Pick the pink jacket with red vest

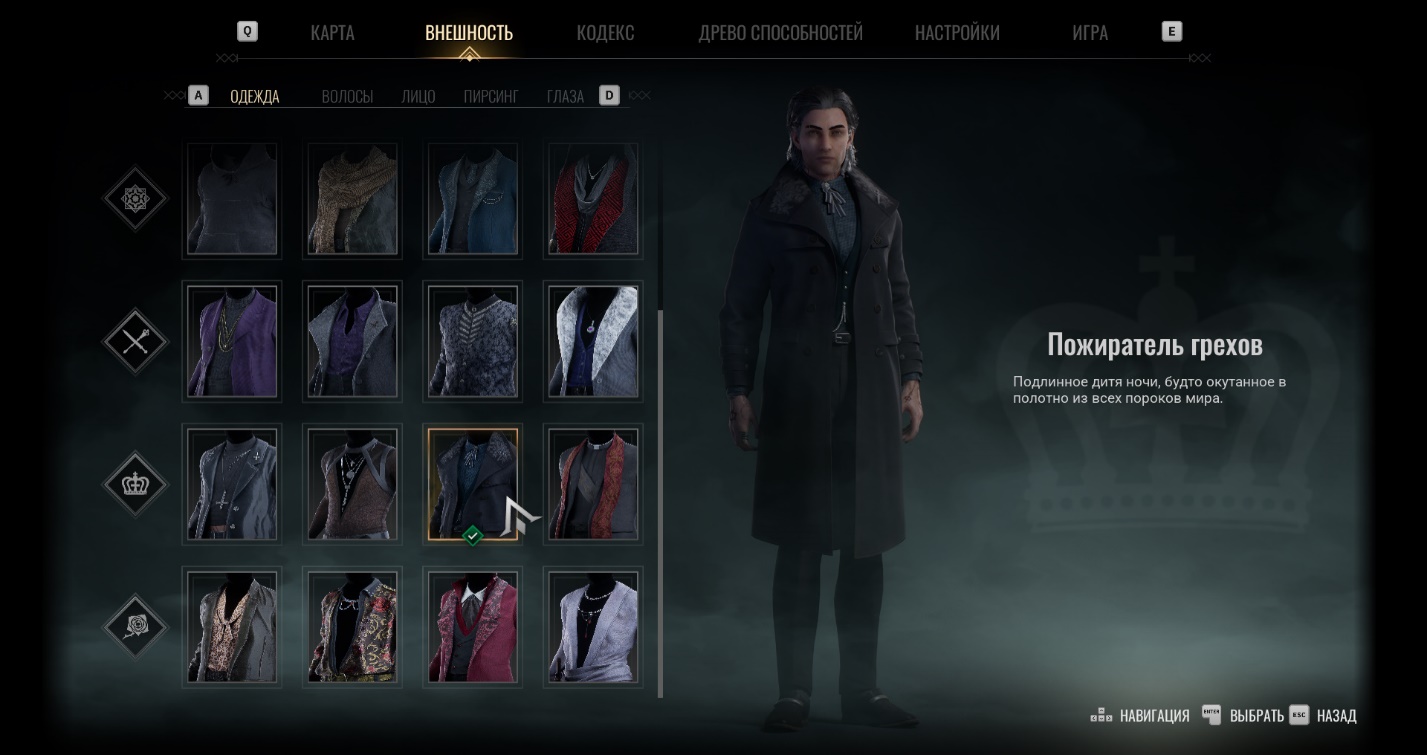(x=473, y=627)
